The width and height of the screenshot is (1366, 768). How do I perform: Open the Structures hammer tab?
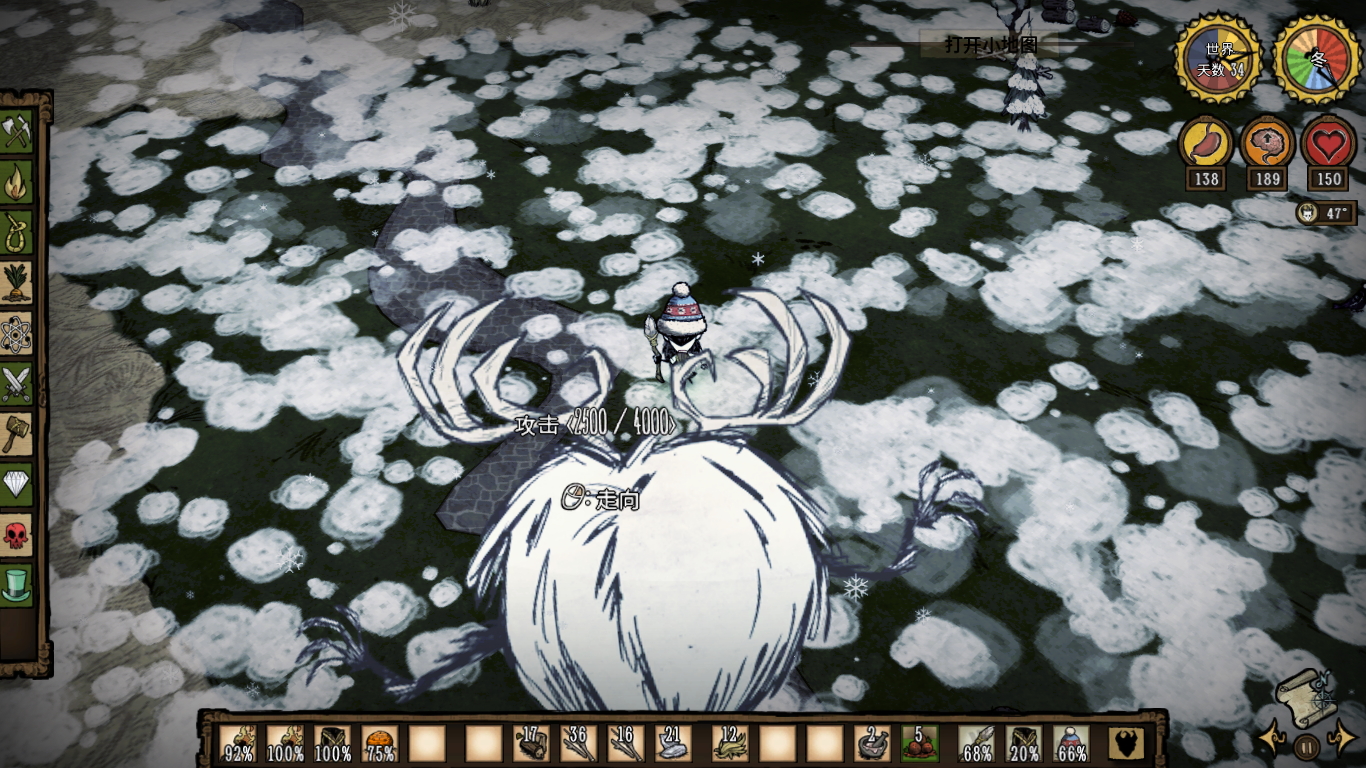pos(17,434)
